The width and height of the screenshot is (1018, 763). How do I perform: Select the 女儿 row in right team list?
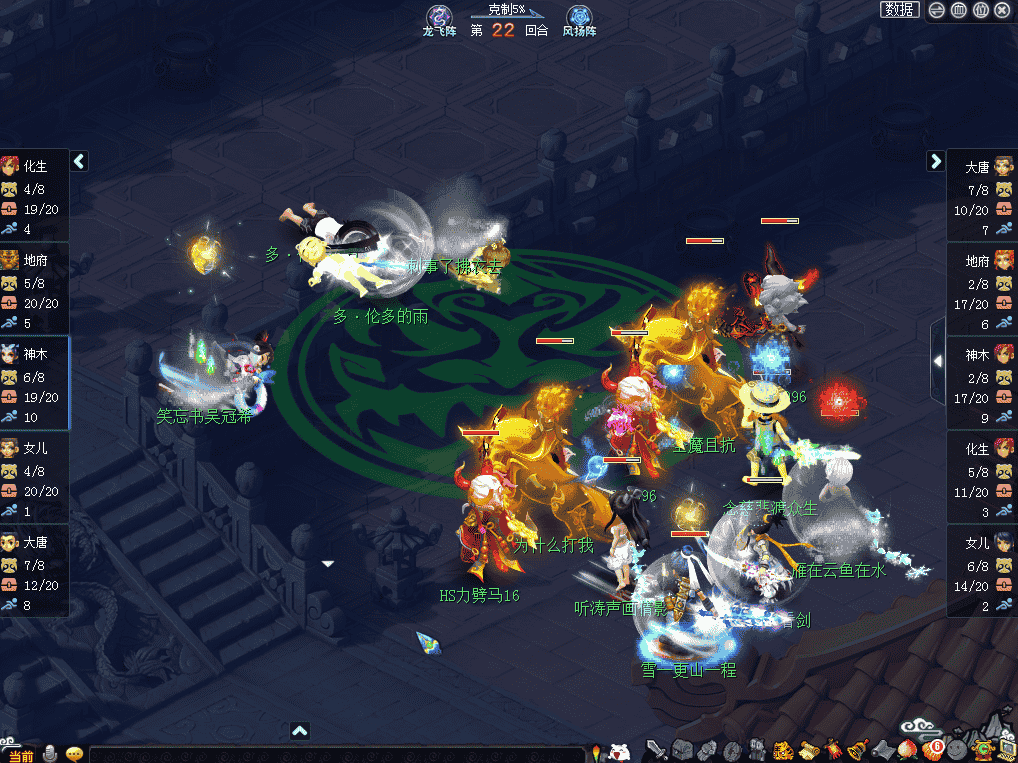pos(982,571)
